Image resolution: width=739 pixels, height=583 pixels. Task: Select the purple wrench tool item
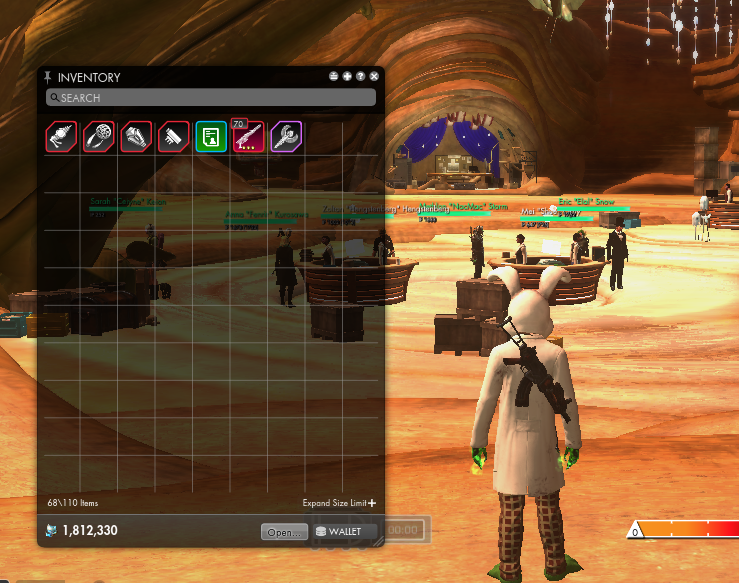click(x=286, y=136)
